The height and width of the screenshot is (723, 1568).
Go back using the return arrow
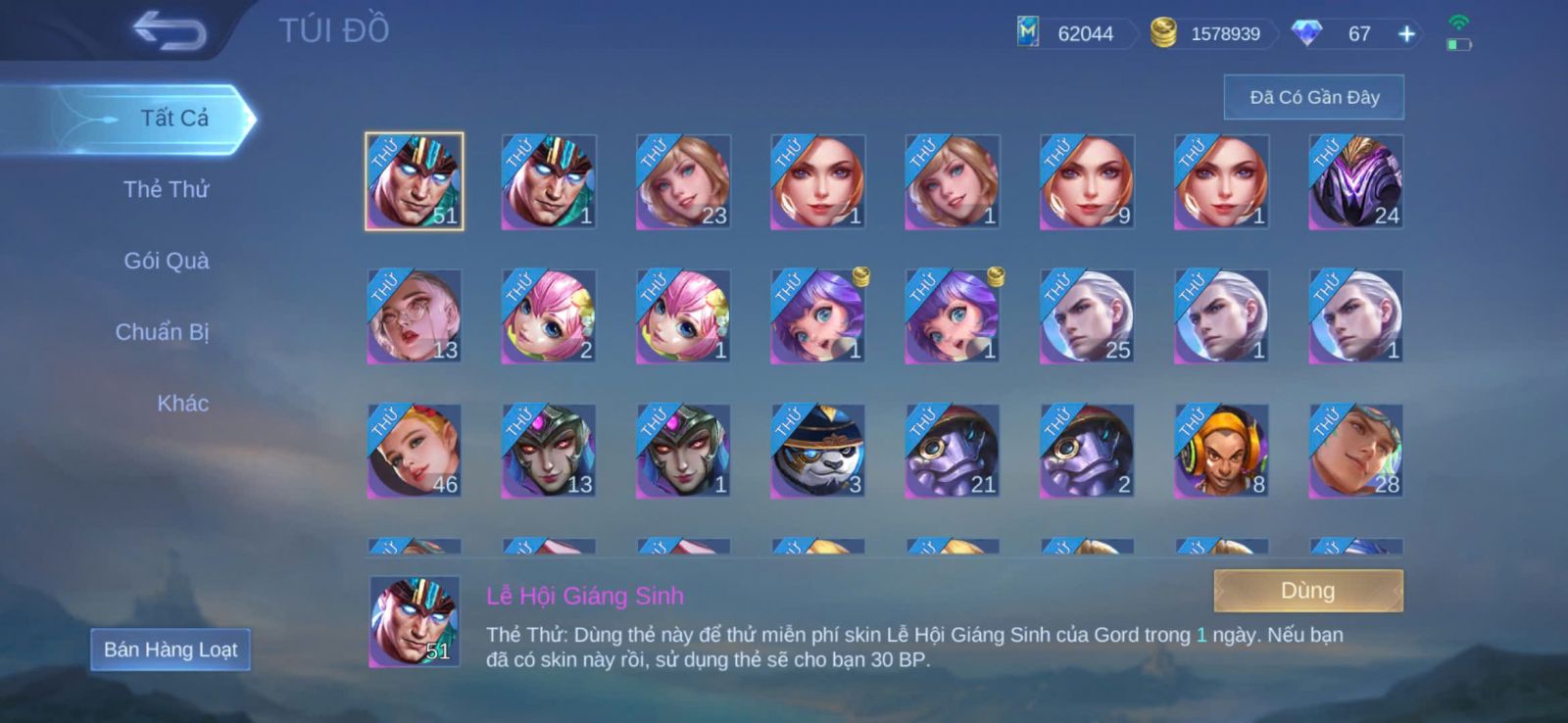point(170,30)
